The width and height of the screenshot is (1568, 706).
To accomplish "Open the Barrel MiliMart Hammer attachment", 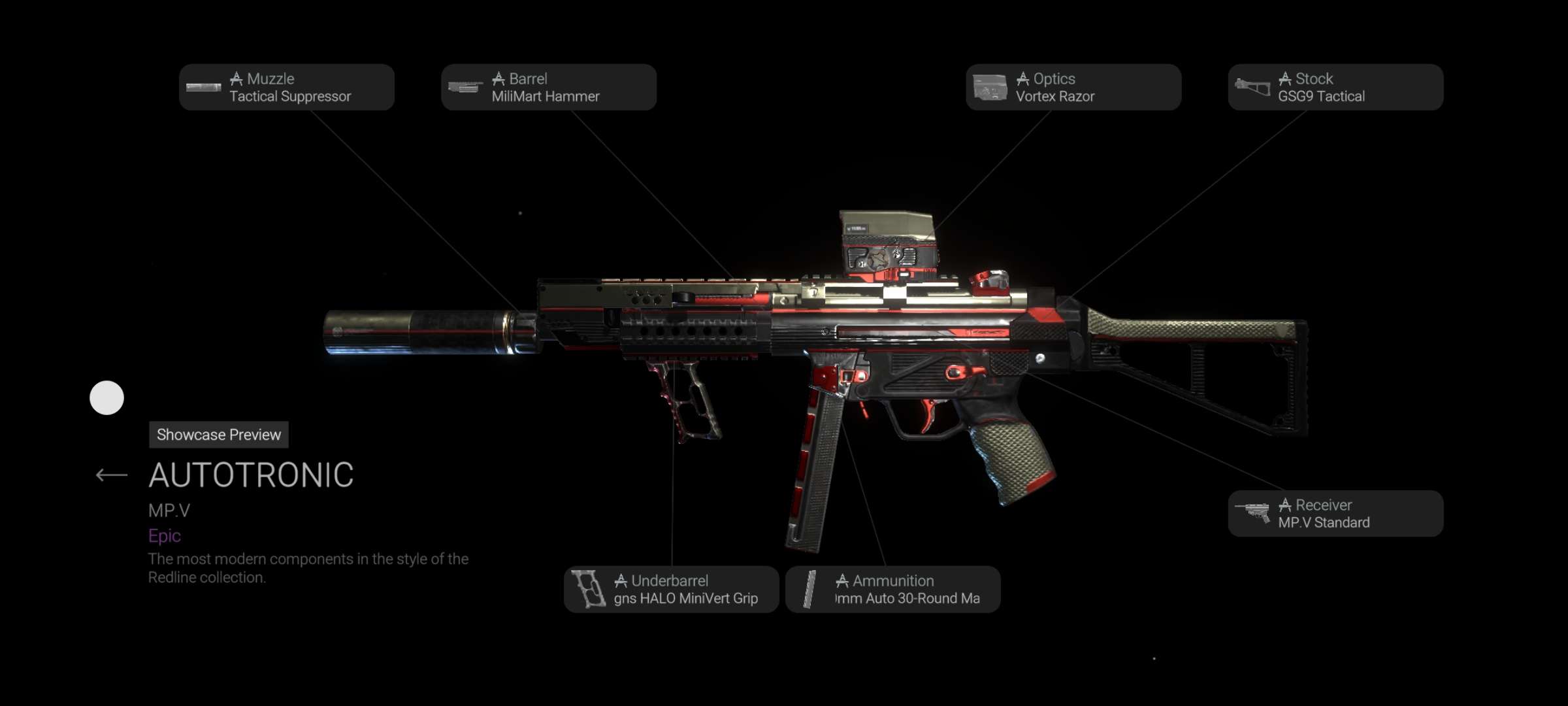I will [x=549, y=88].
